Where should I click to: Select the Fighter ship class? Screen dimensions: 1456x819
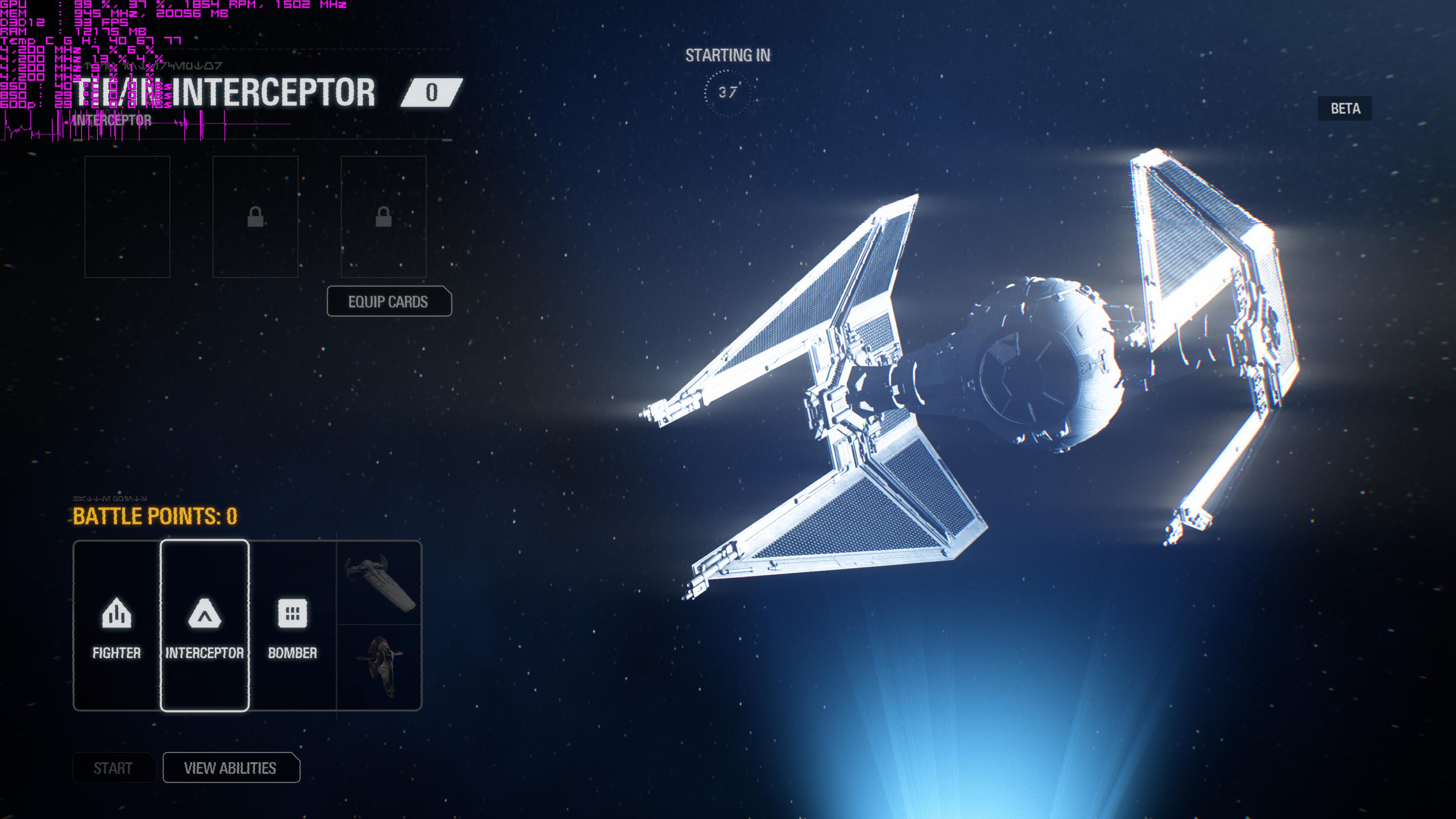click(116, 626)
